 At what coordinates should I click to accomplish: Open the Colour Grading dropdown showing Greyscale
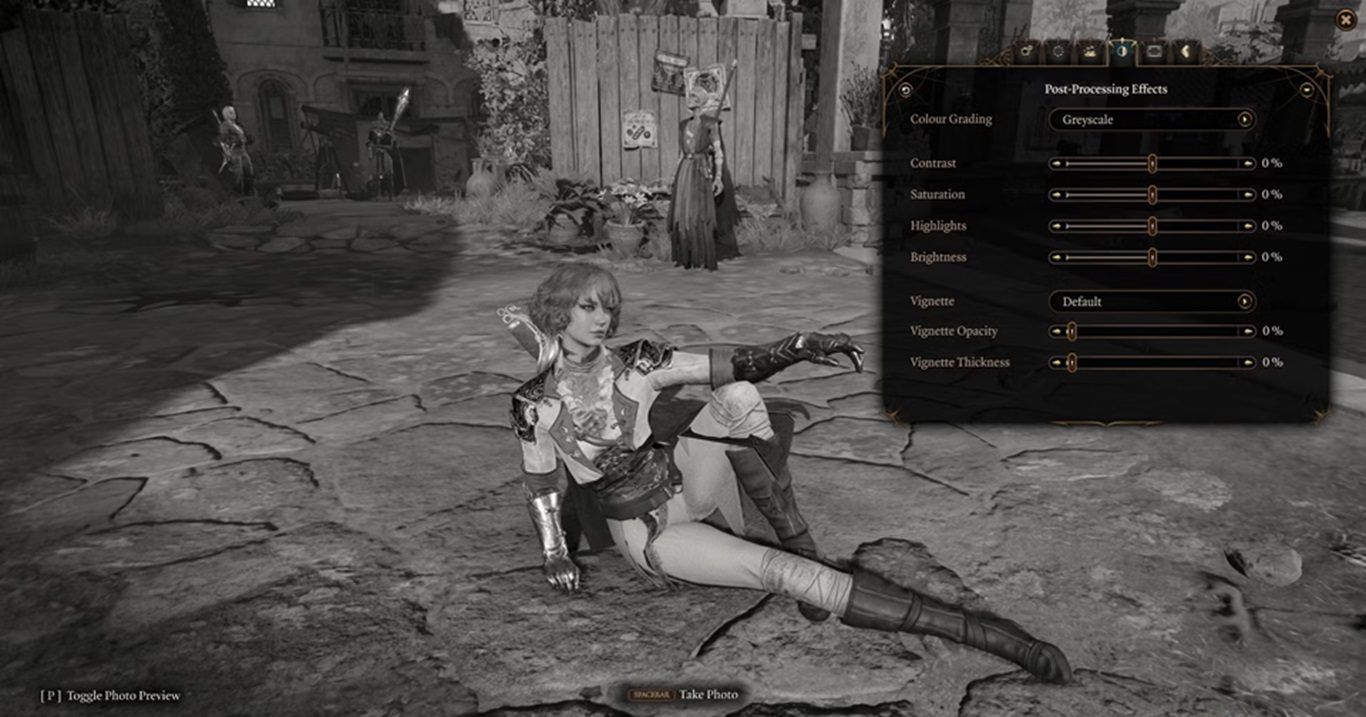coord(1152,119)
